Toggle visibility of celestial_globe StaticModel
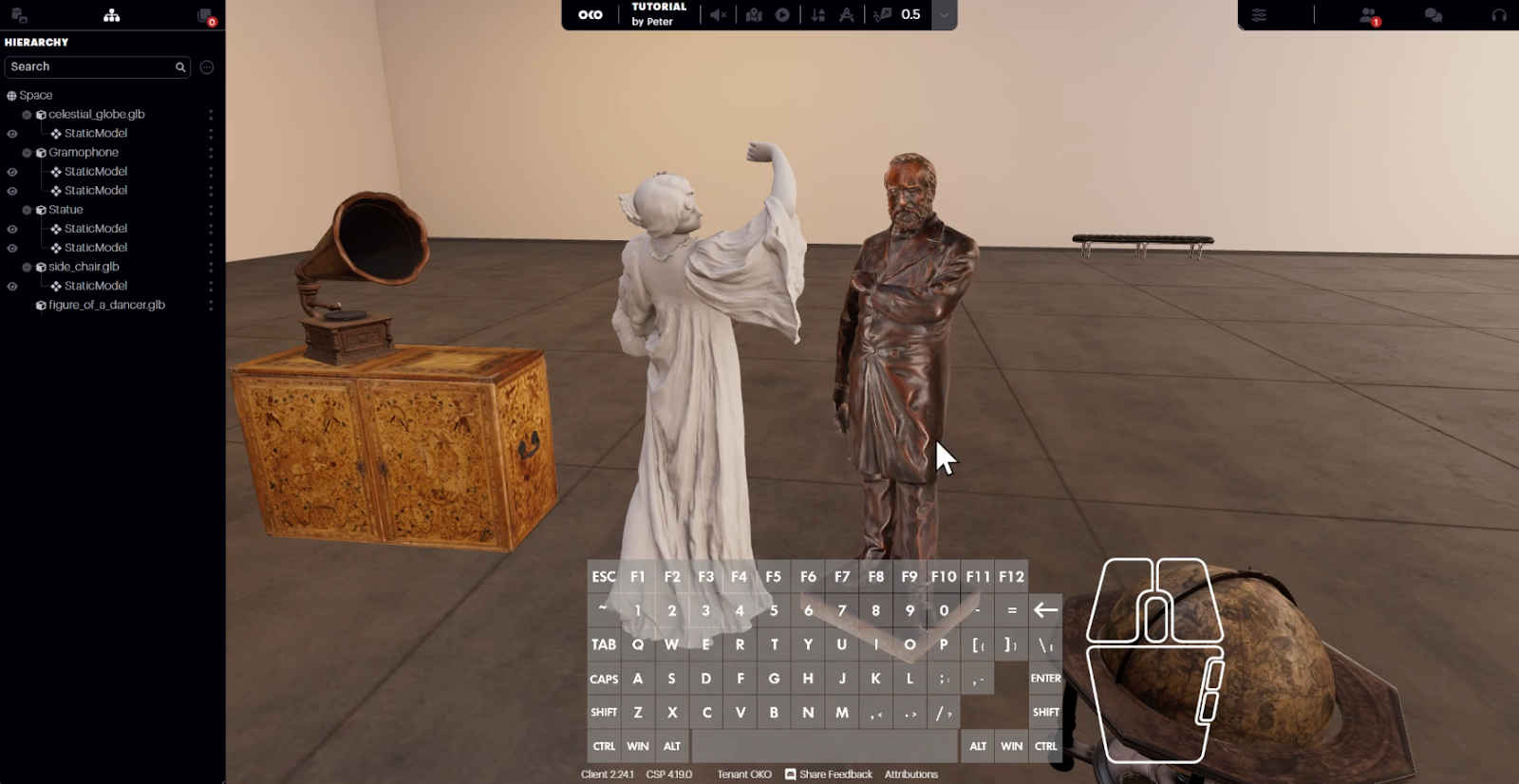Viewport: 1519px width, 784px height. coord(12,134)
